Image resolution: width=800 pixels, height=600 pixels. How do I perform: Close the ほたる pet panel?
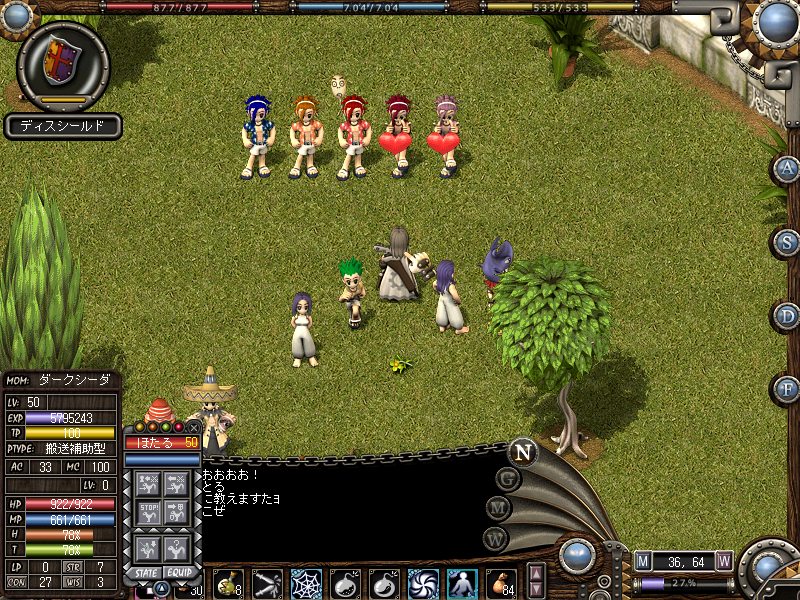click(x=193, y=426)
